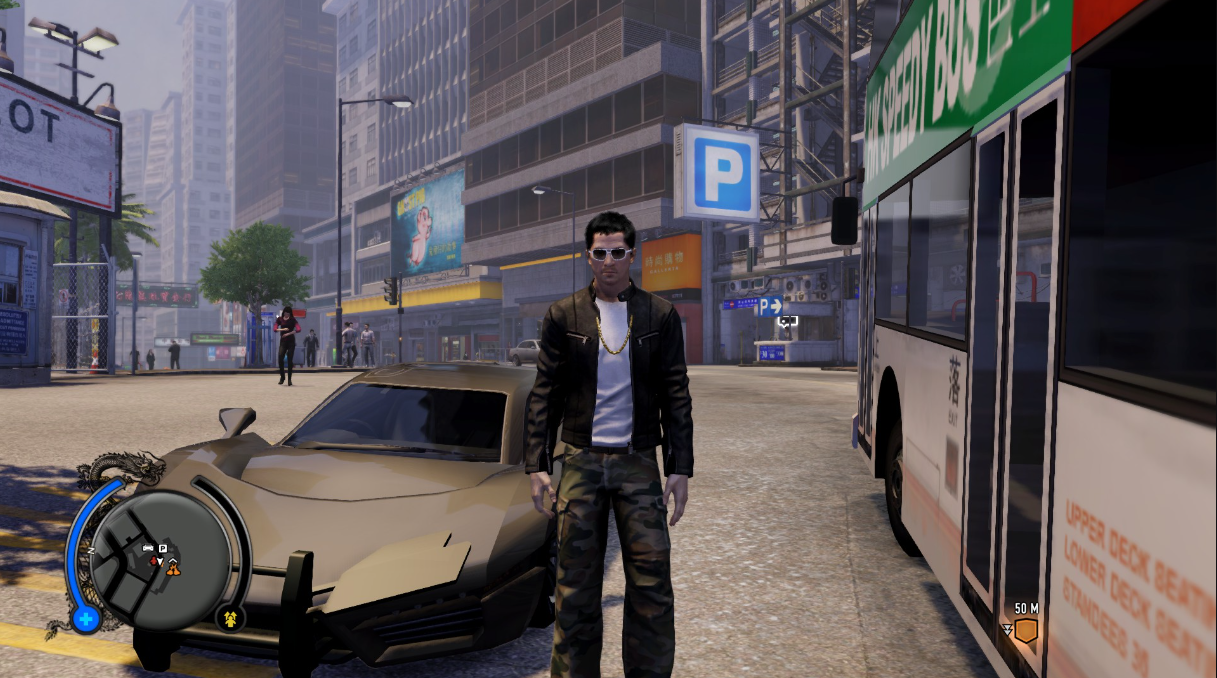Open the circular minimap
Viewport: 1217px width, 678px height.
click(x=160, y=559)
